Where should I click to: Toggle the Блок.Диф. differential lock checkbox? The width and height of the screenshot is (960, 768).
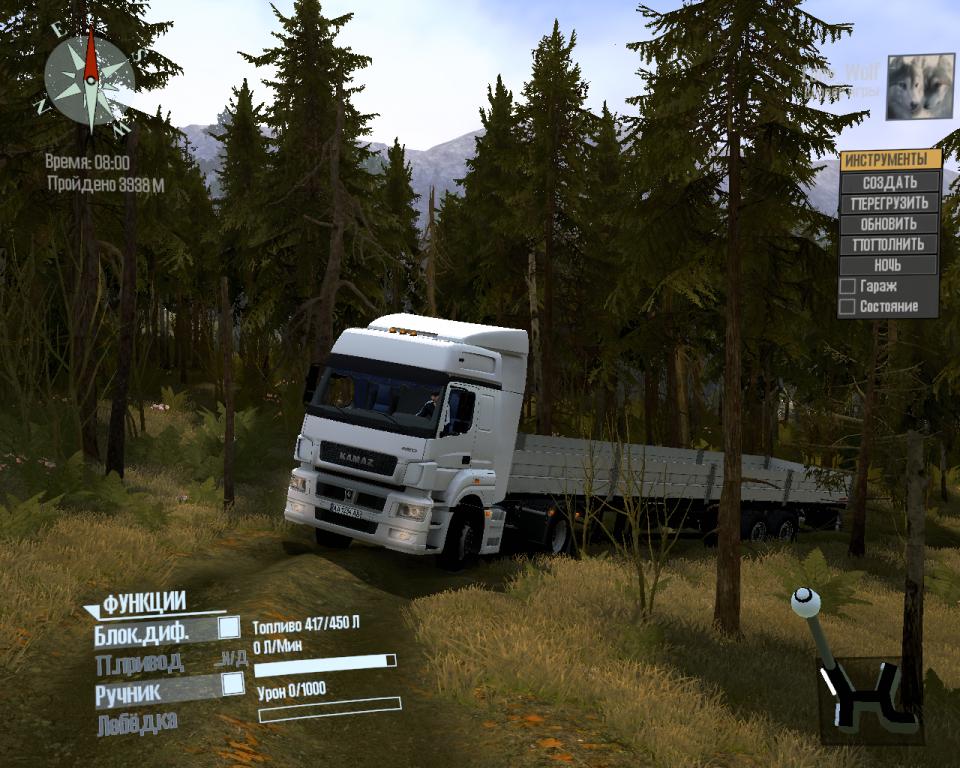229,628
